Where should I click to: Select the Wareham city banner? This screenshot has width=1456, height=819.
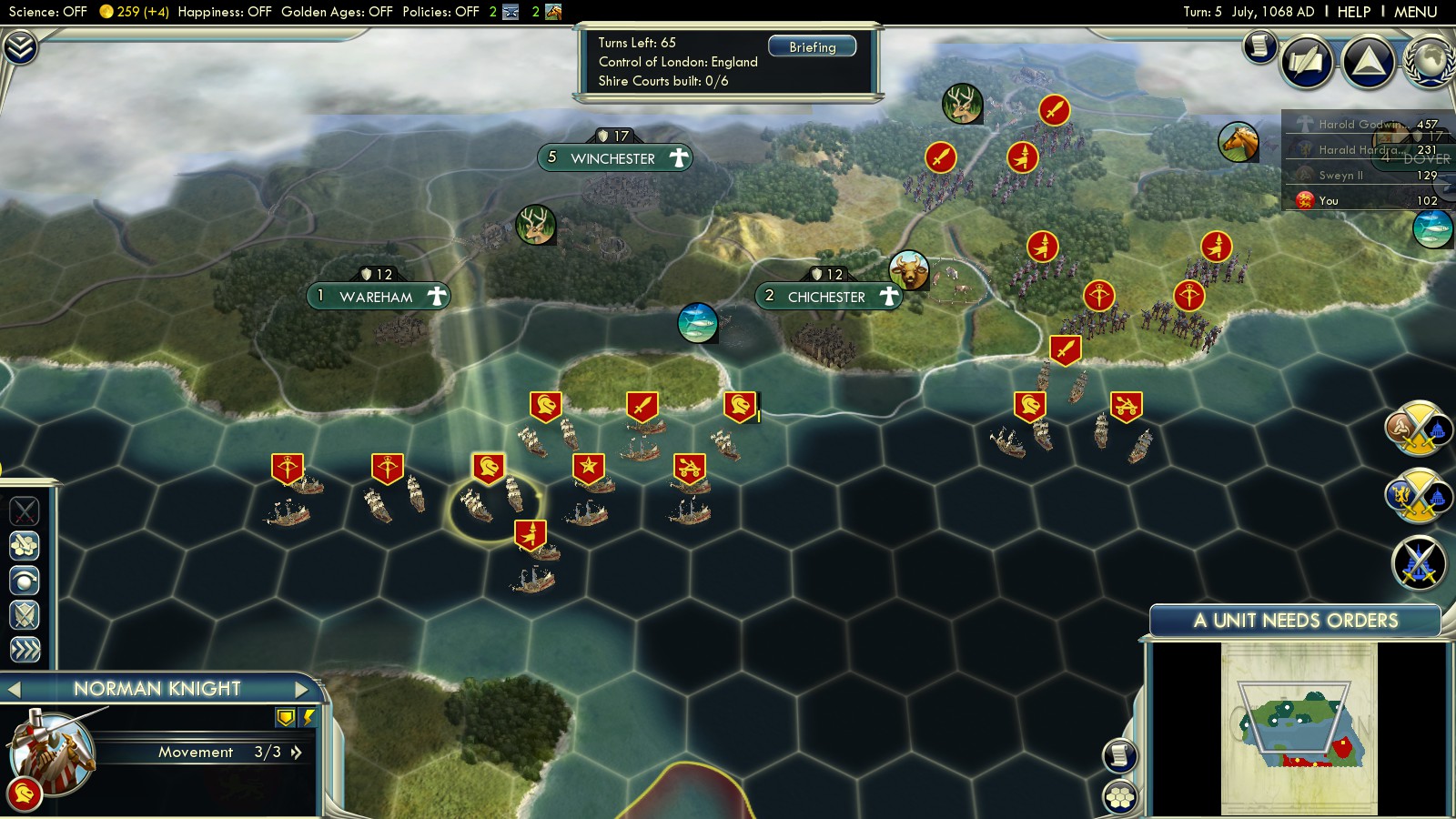(377, 297)
